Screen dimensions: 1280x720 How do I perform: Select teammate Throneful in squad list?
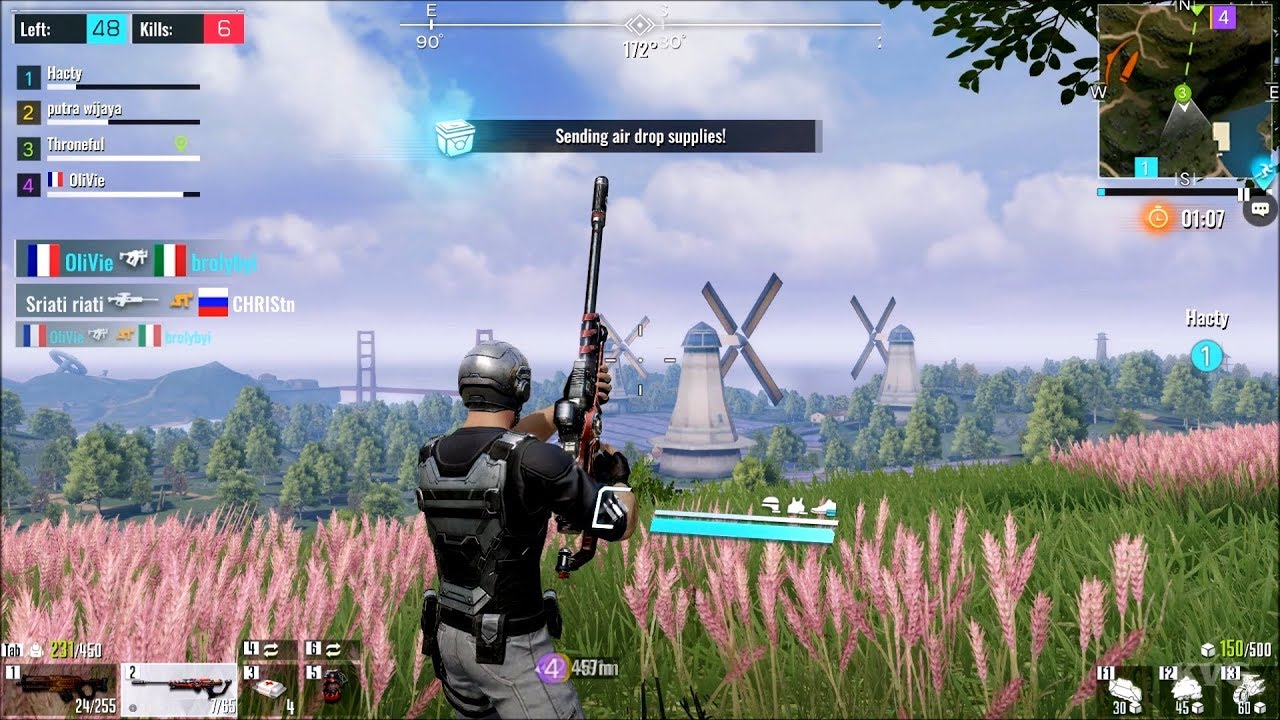(x=108, y=148)
